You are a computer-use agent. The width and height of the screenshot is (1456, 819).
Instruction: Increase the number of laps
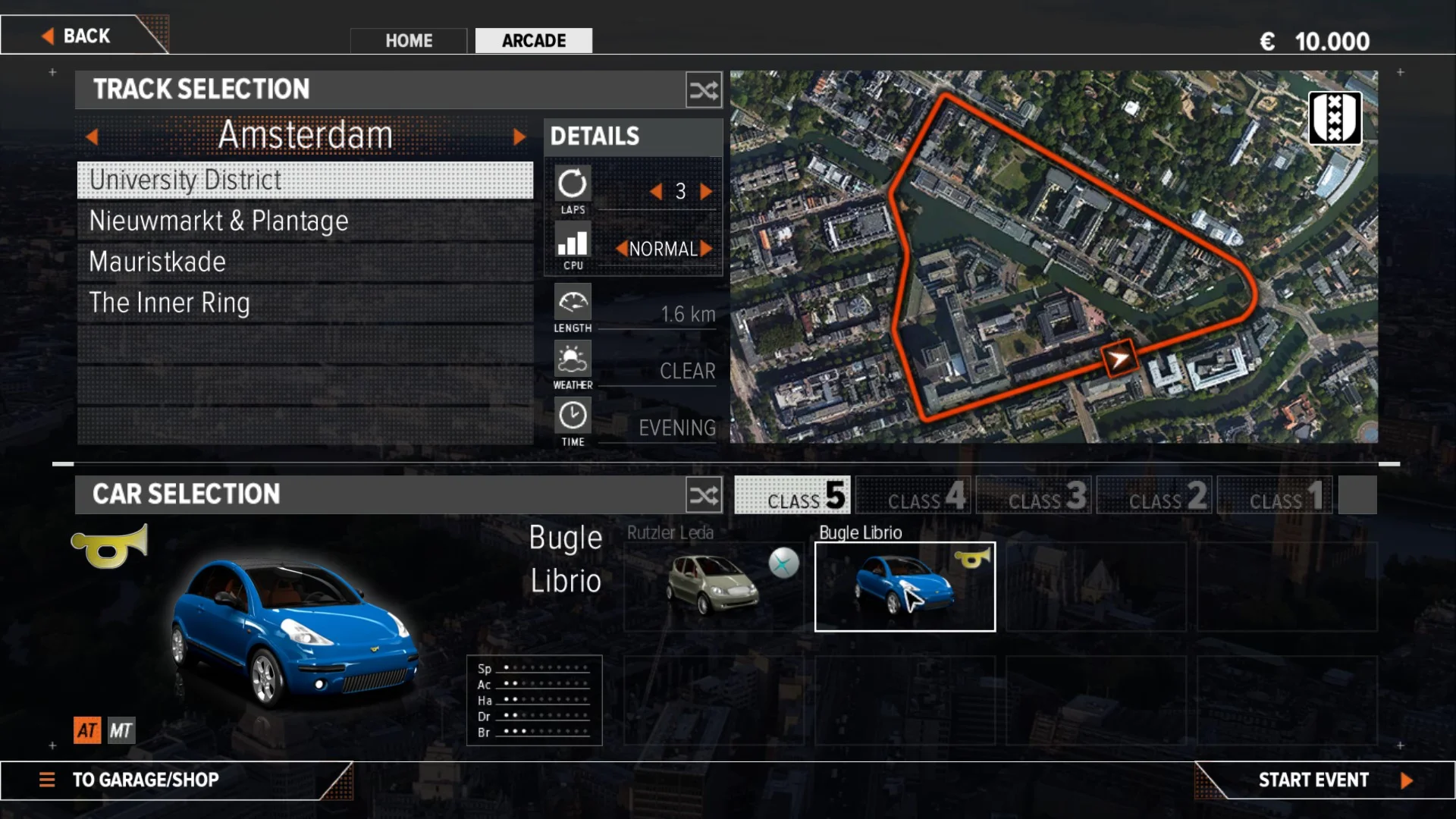coord(707,192)
